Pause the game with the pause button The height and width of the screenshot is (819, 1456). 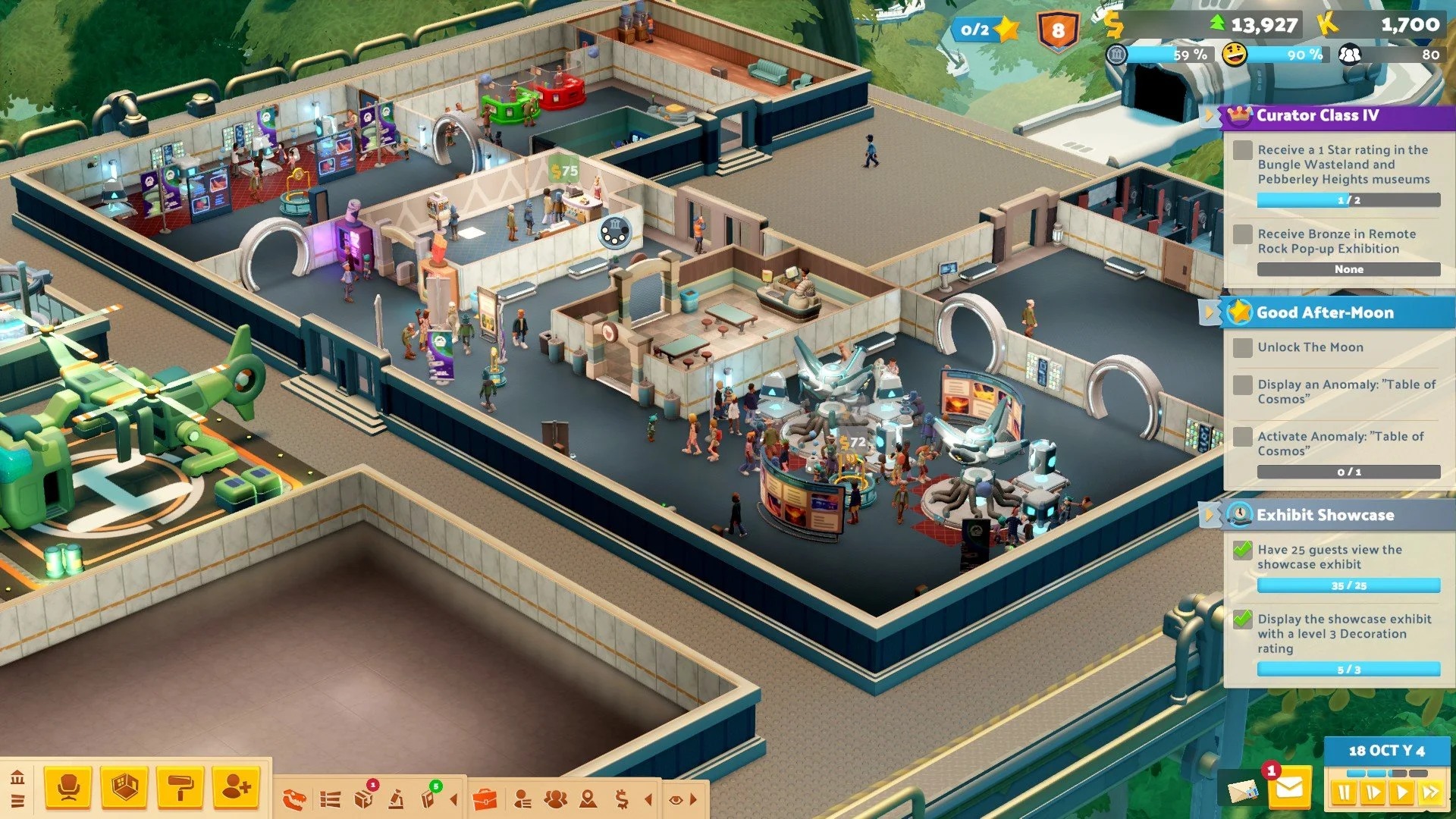pos(1345,793)
